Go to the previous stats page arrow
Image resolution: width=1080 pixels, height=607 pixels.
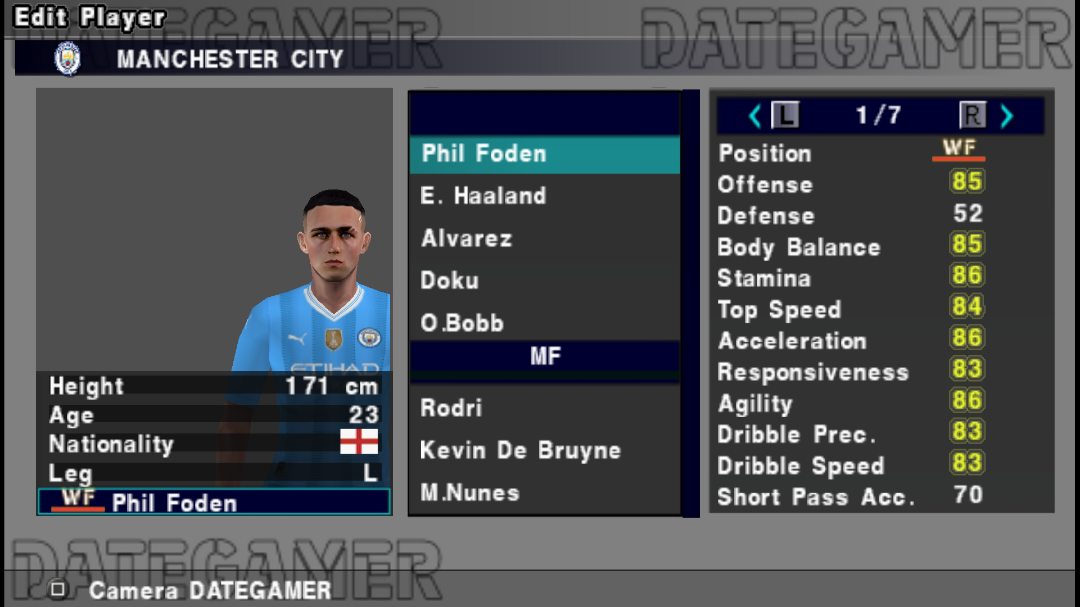point(755,116)
